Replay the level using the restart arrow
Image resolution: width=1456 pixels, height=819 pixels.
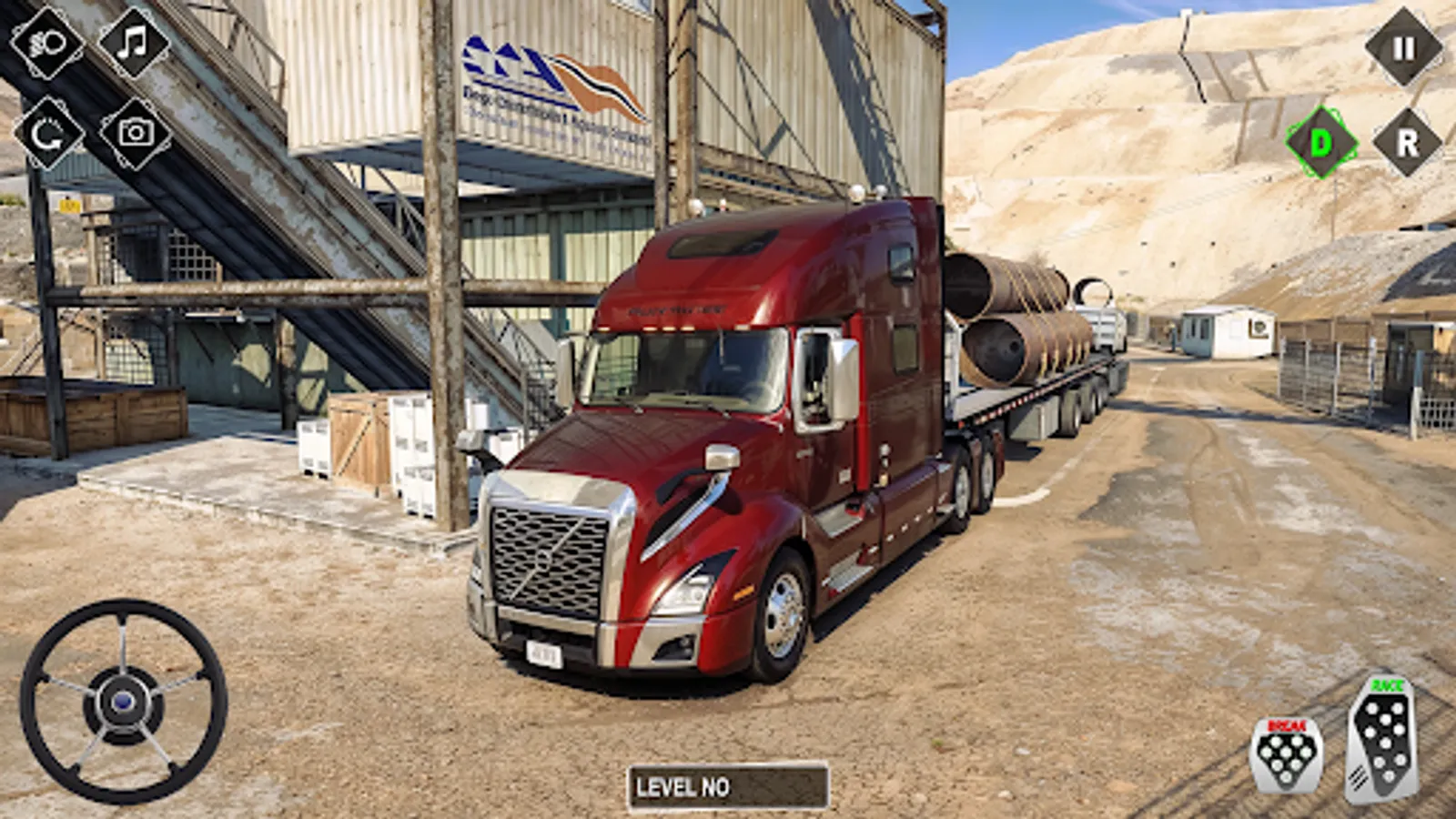click(x=47, y=133)
